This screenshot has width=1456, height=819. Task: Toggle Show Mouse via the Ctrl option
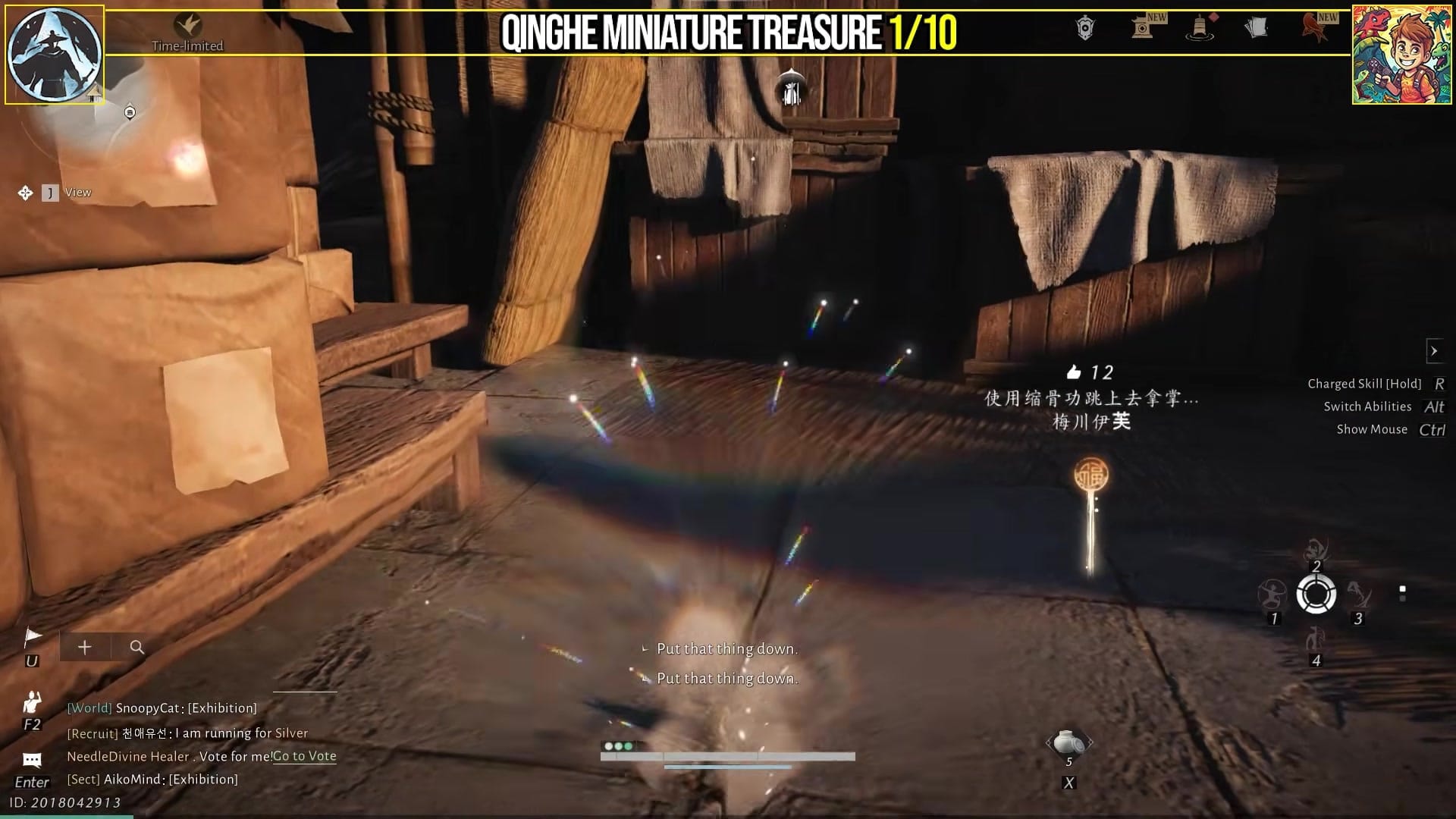point(1436,428)
